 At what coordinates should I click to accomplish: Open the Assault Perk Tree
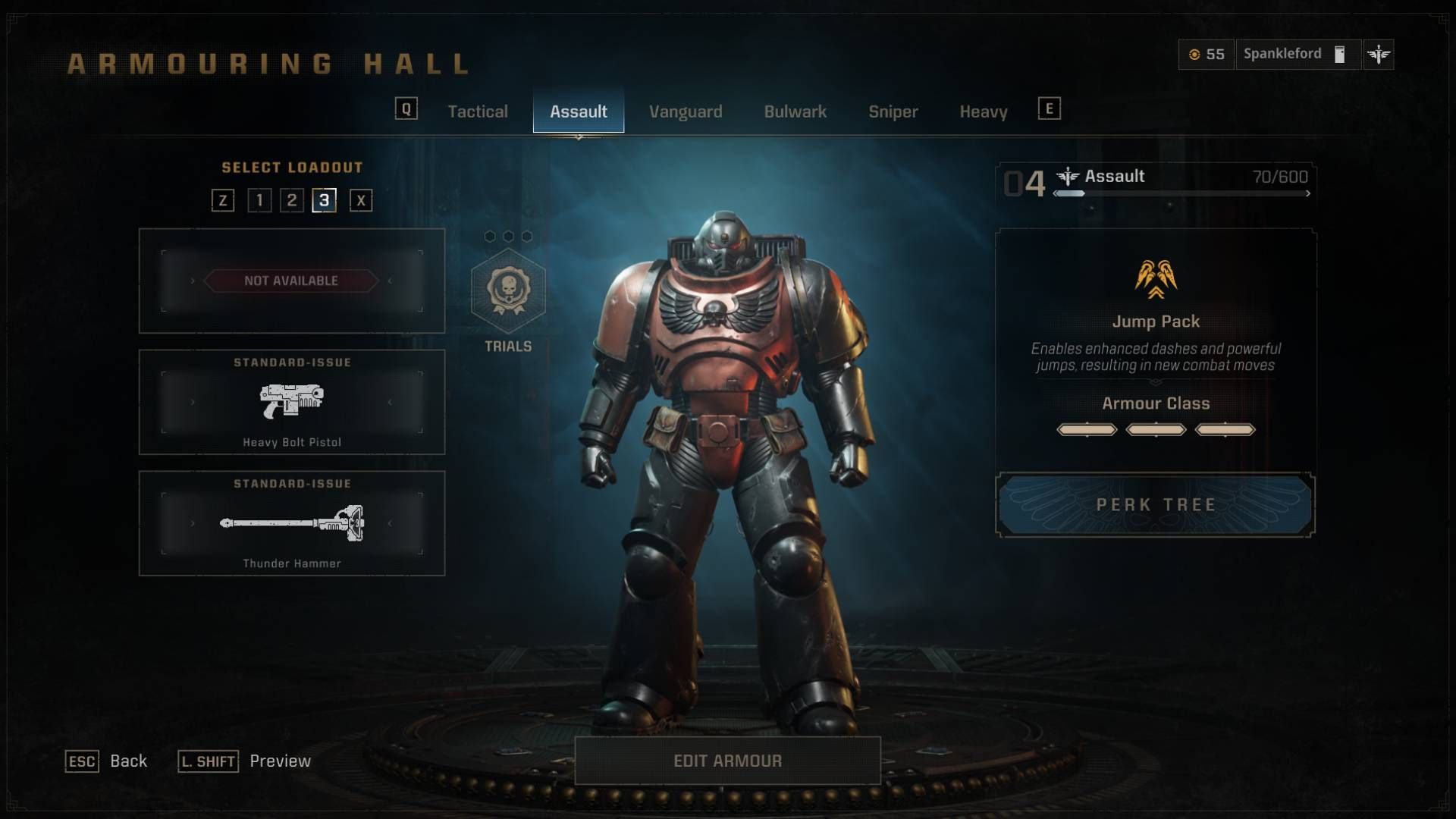point(1155,505)
